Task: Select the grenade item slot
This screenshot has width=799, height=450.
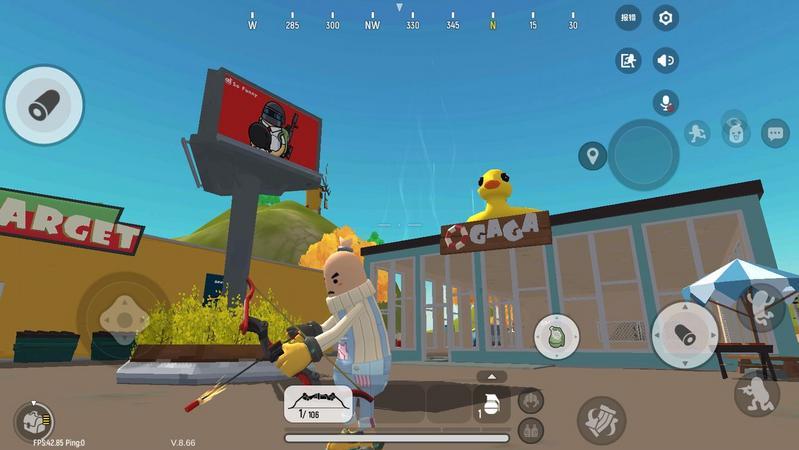Action: (x=490, y=403)
